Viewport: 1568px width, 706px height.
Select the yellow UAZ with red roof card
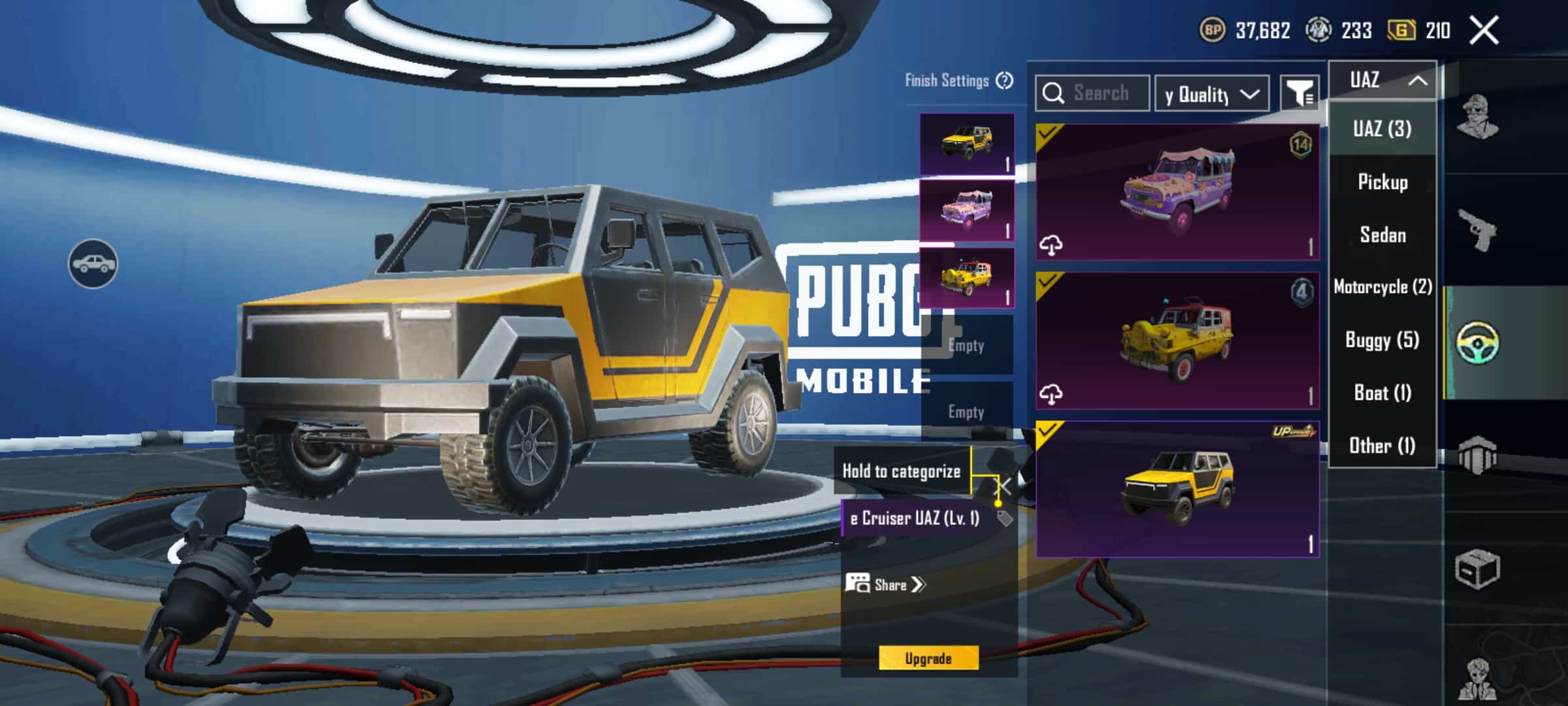coord(1177,341)
